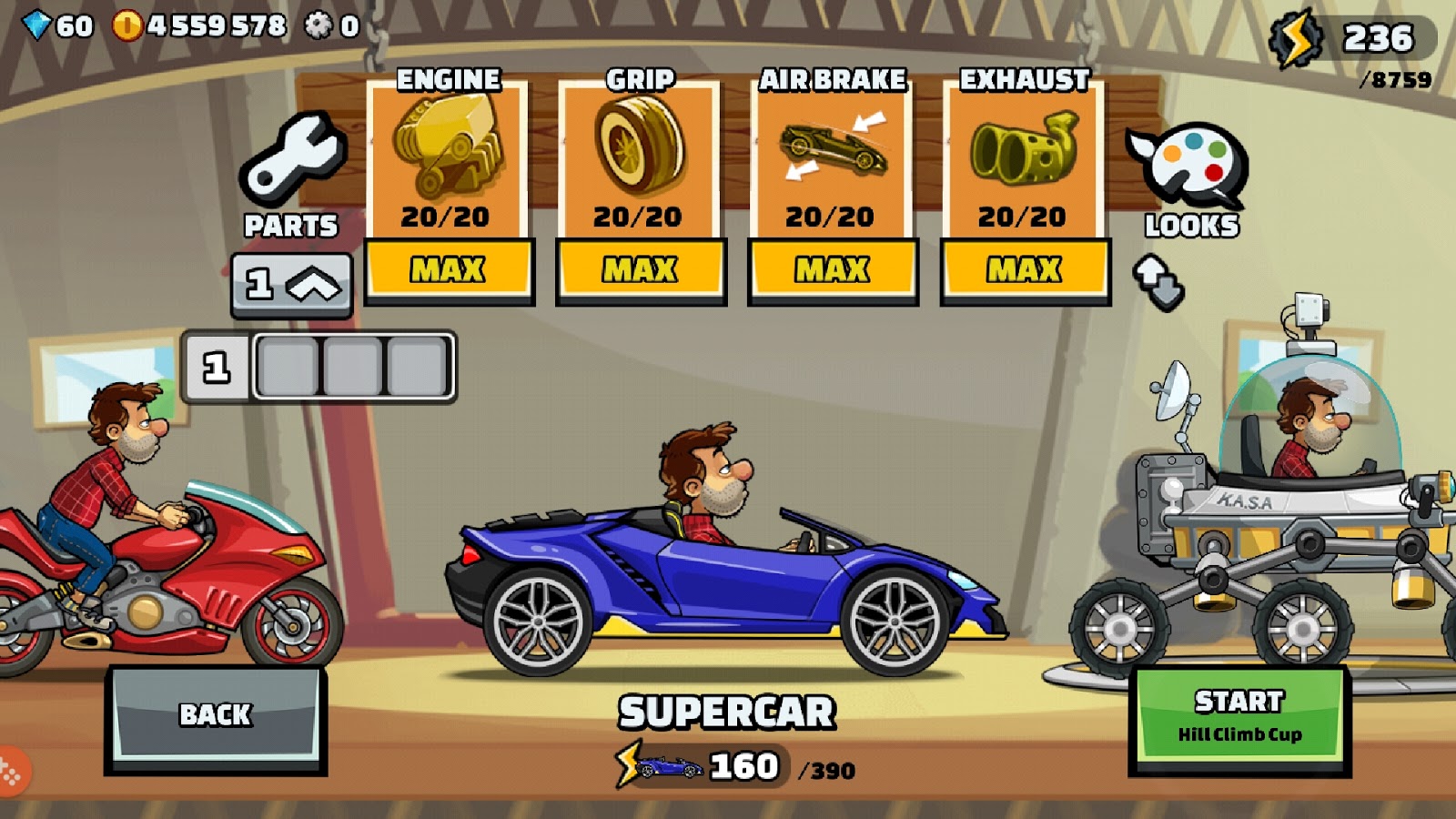Screen dimensions: 1456x819
Task: Expand the tuning preset 1 chevron
Action: [x=292, y=282]
